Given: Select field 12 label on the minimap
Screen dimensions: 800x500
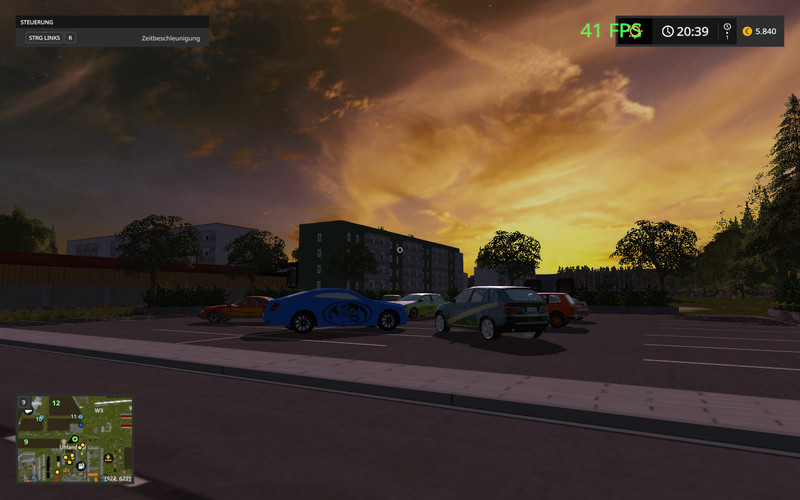Looking at the screenshot, I should tap(56, 403).
